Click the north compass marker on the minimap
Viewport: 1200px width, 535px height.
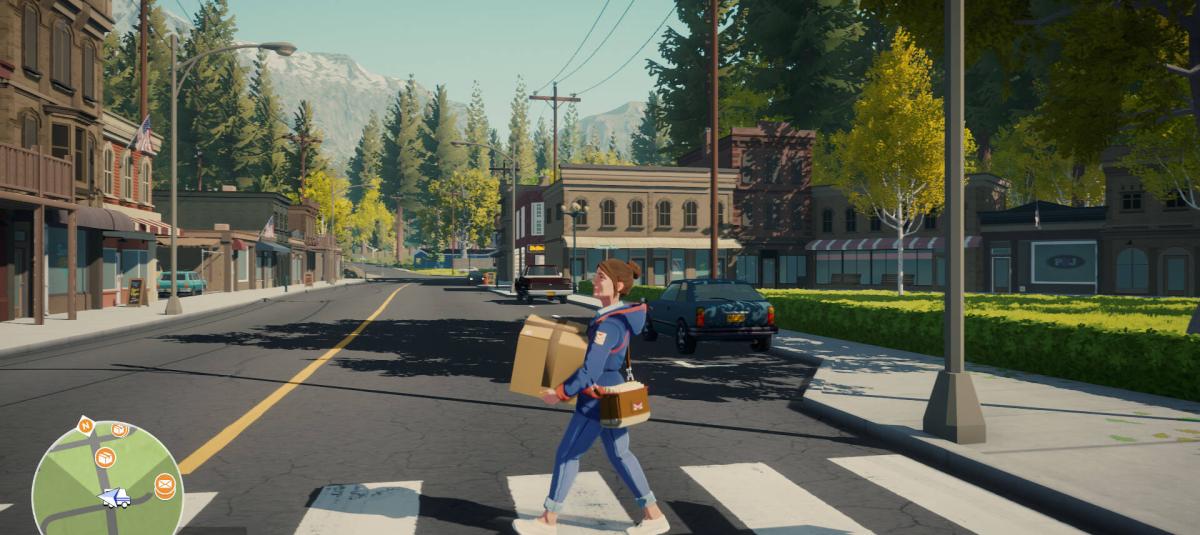[86, 425]
